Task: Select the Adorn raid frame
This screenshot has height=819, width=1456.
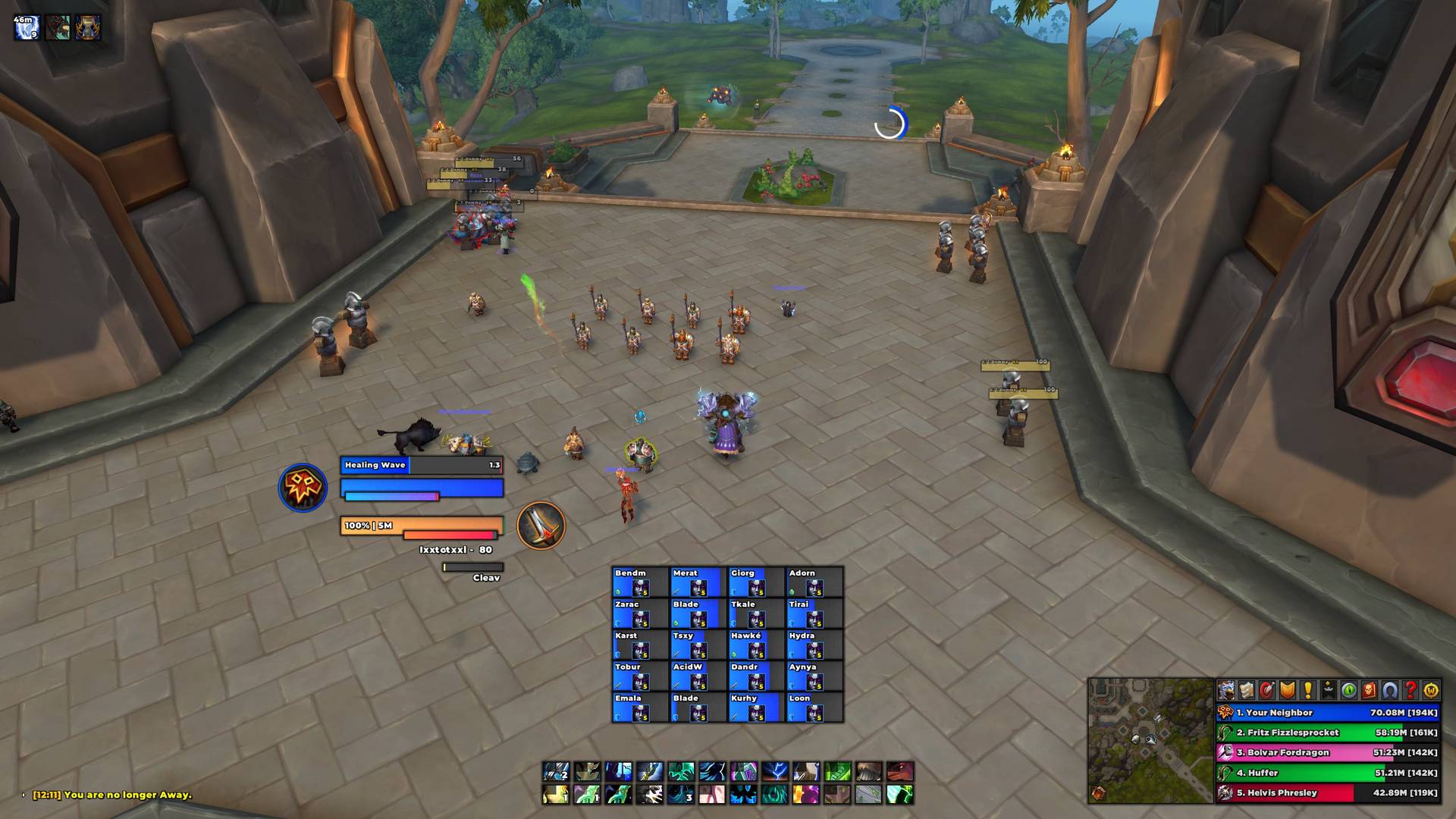Action: (814, 582)
